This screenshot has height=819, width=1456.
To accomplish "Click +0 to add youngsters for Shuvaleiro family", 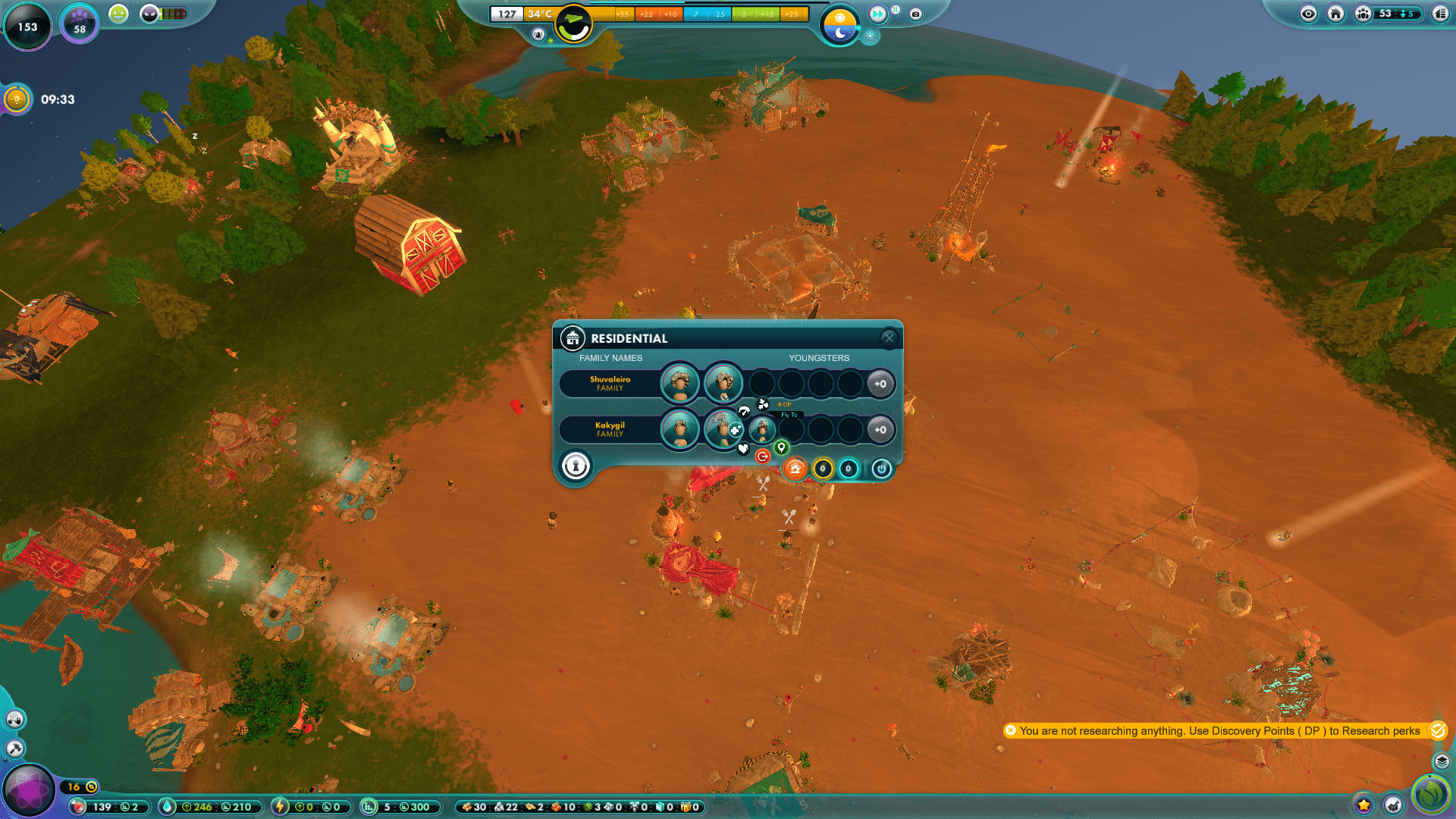I will pyautogui.click(x=880, y=384).
